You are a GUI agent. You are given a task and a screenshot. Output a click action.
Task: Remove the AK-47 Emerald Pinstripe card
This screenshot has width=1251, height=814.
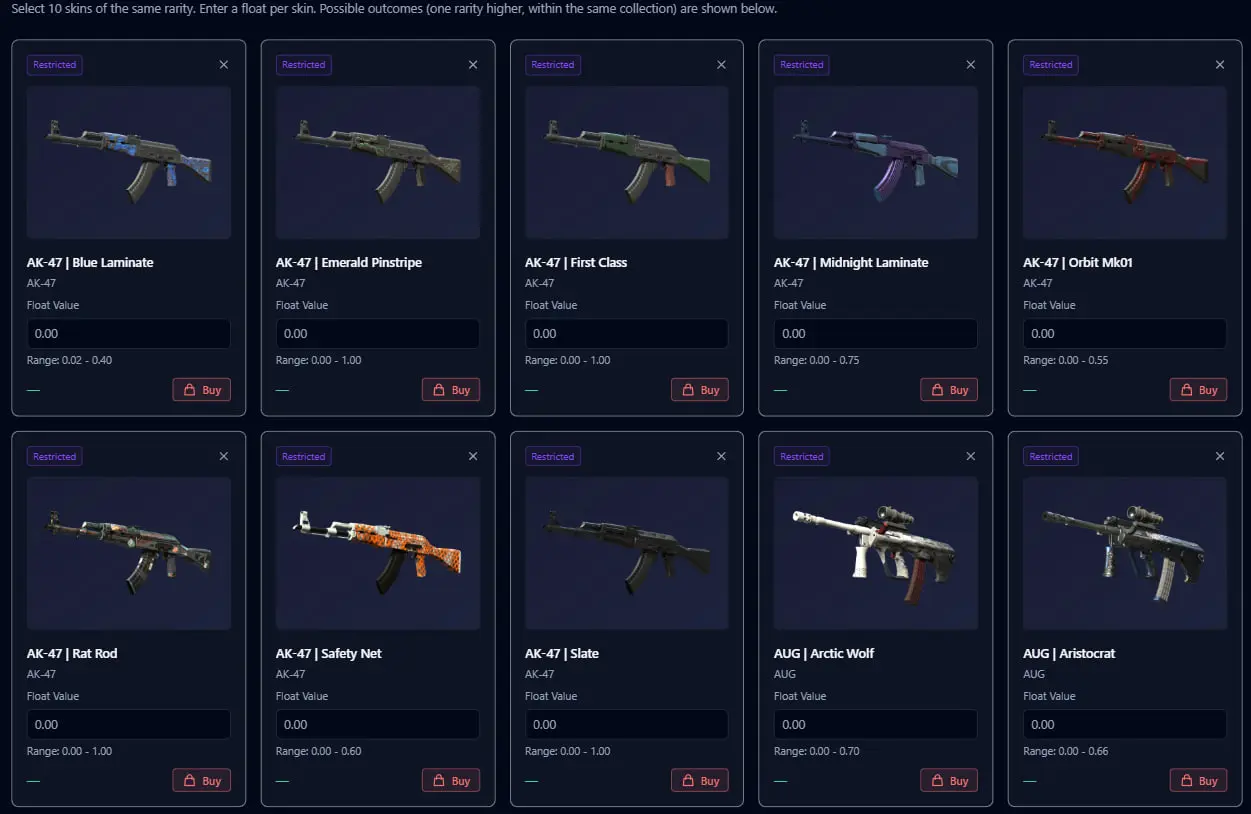pos(473,65)
